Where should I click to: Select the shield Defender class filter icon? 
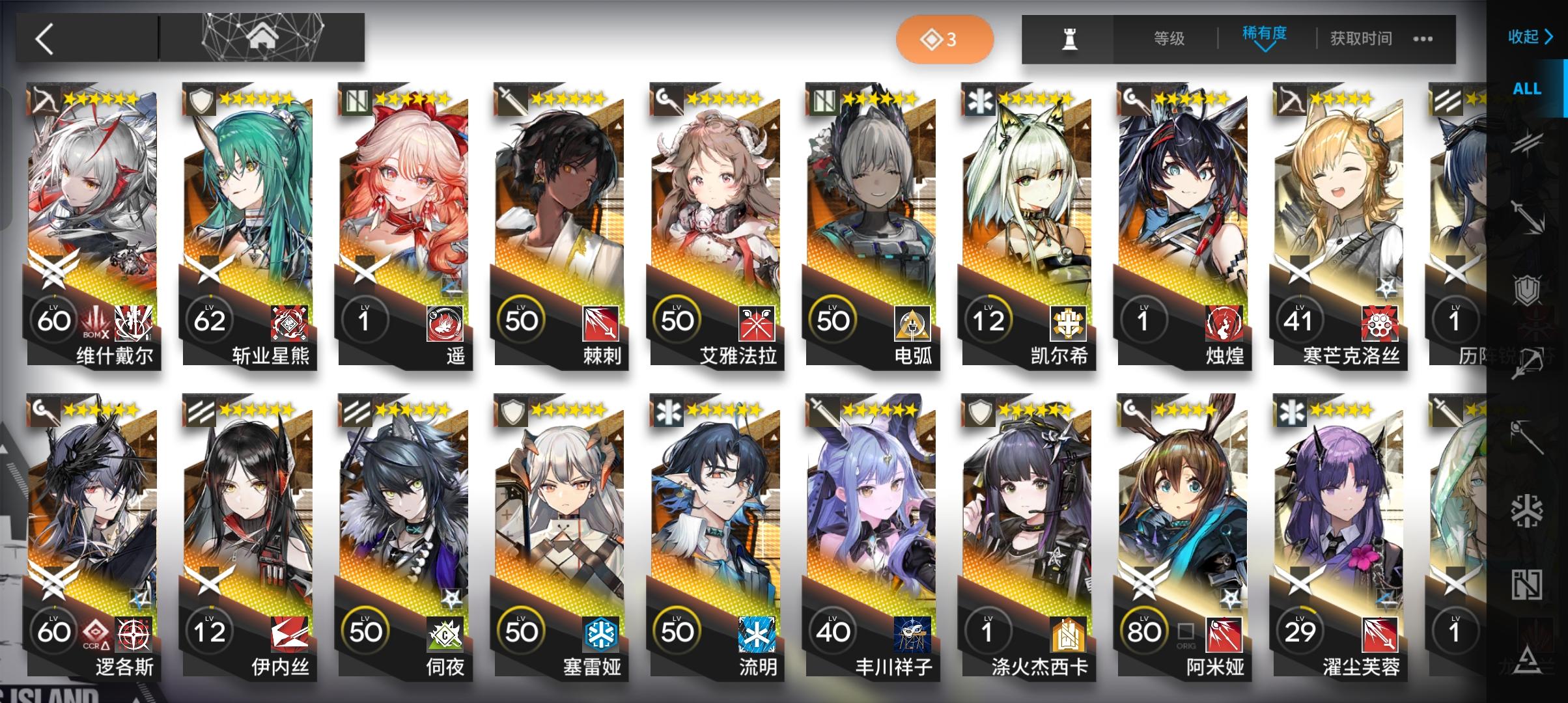click(1527, 288)
